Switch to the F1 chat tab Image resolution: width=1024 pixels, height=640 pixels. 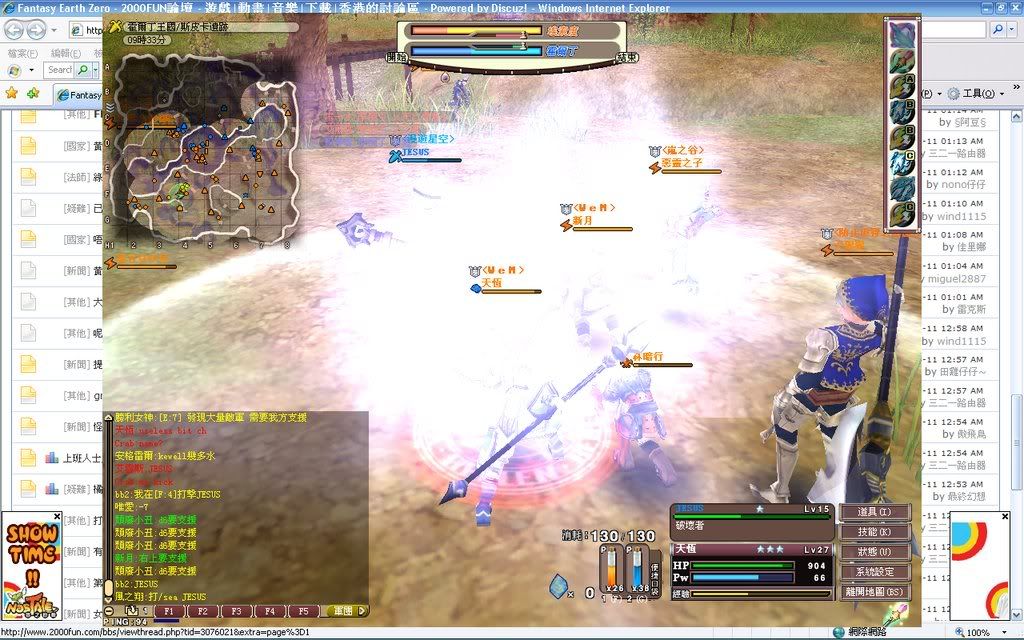click(168, 611)
